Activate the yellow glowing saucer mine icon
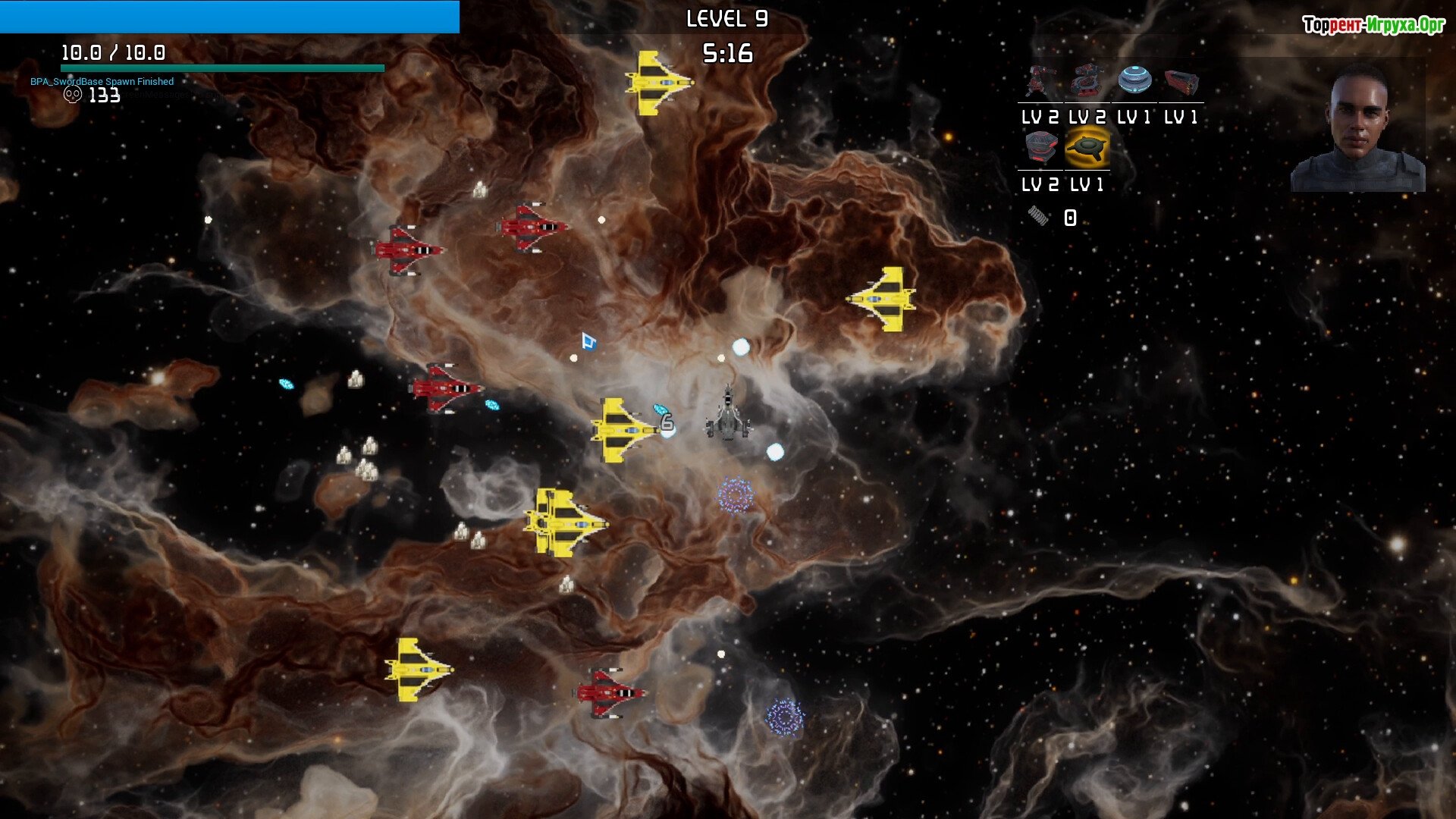Screen dimensions: 1456x819 [x=1087, y=148]
